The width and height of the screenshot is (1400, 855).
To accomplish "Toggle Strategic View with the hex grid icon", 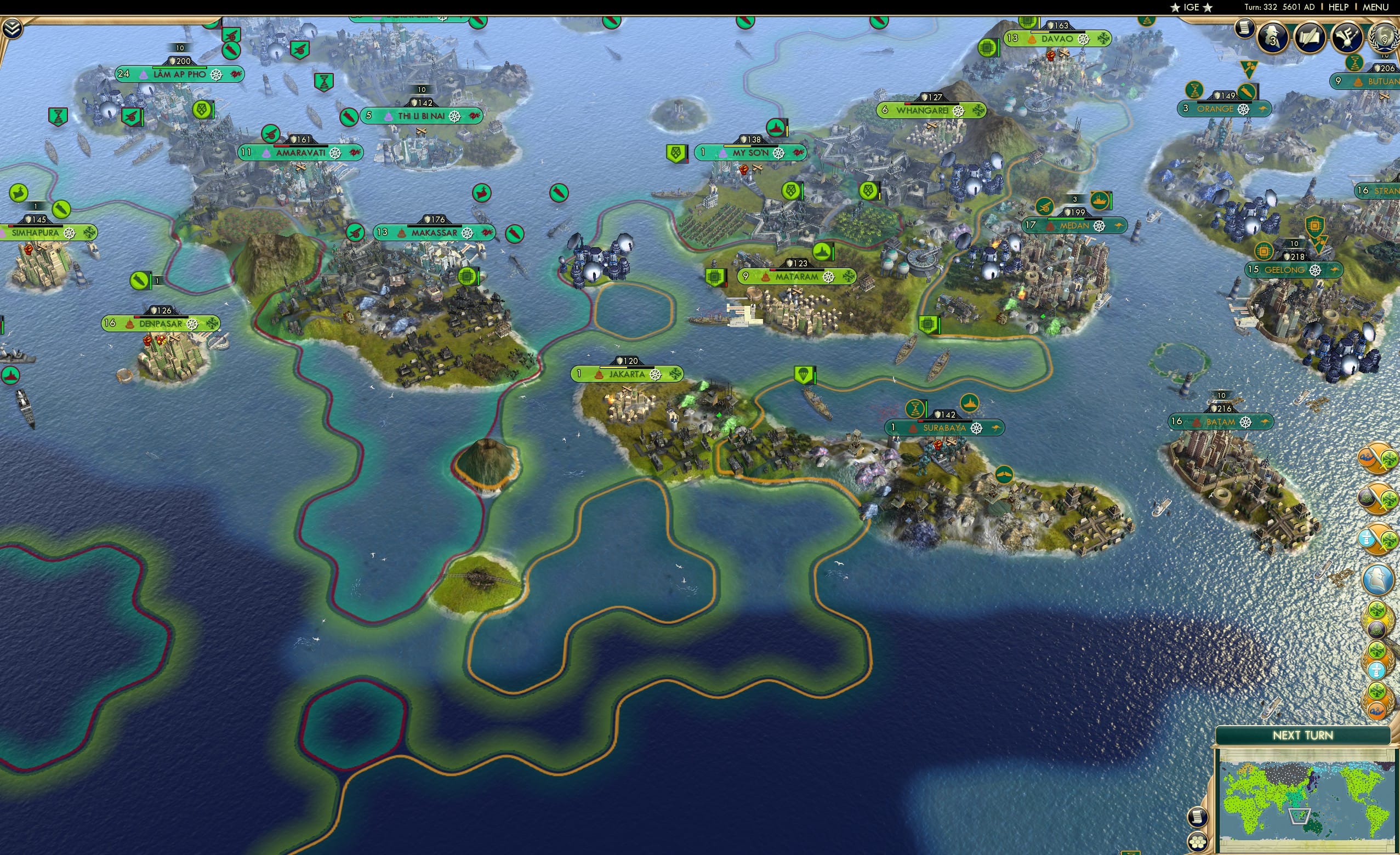I will tap(1199, 842).
